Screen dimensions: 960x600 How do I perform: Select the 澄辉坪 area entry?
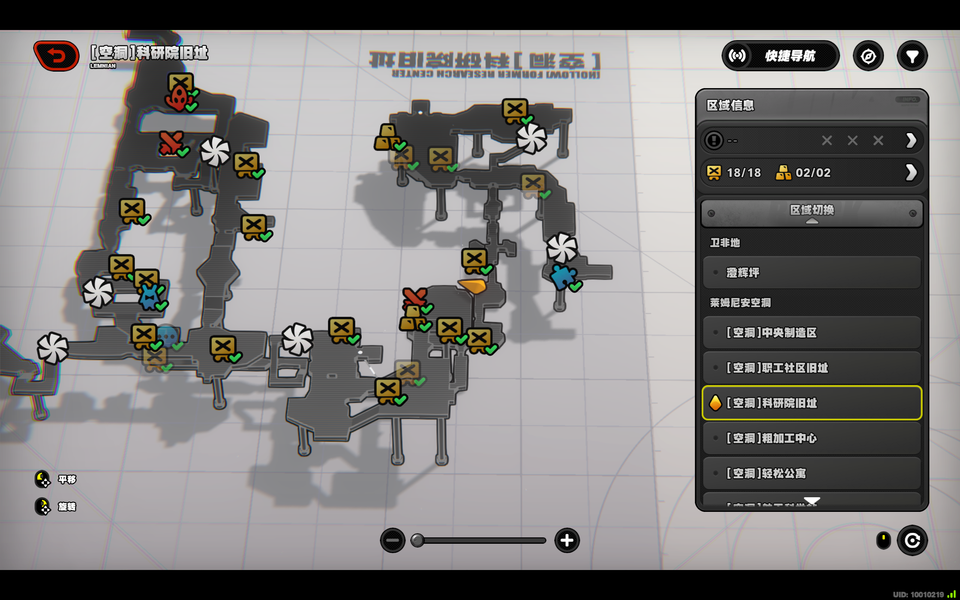811,272
